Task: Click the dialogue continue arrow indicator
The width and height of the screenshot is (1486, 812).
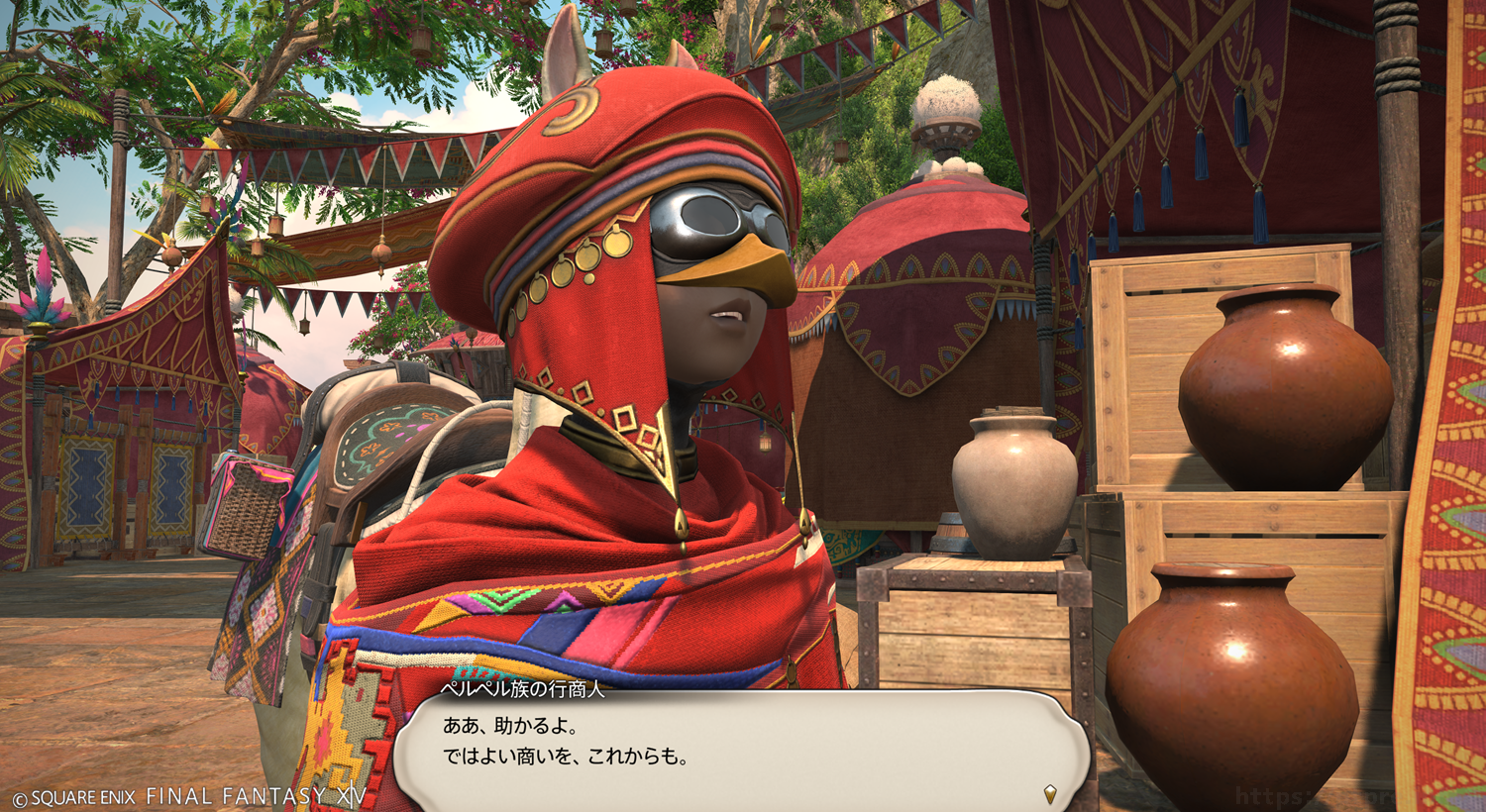Action: [x=1050, y=793]
